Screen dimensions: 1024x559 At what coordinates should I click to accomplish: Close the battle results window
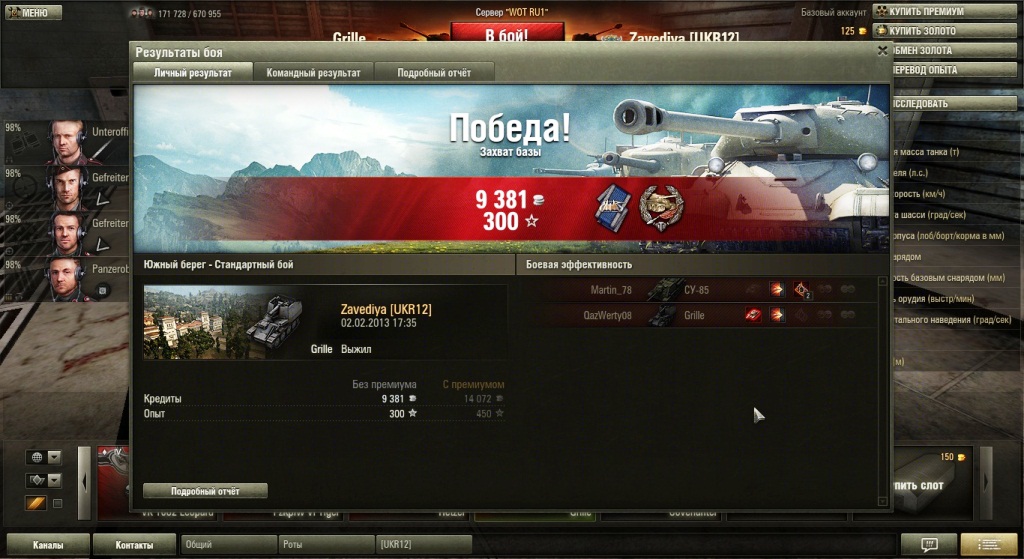pyautogui.click(x=881, y=49)
